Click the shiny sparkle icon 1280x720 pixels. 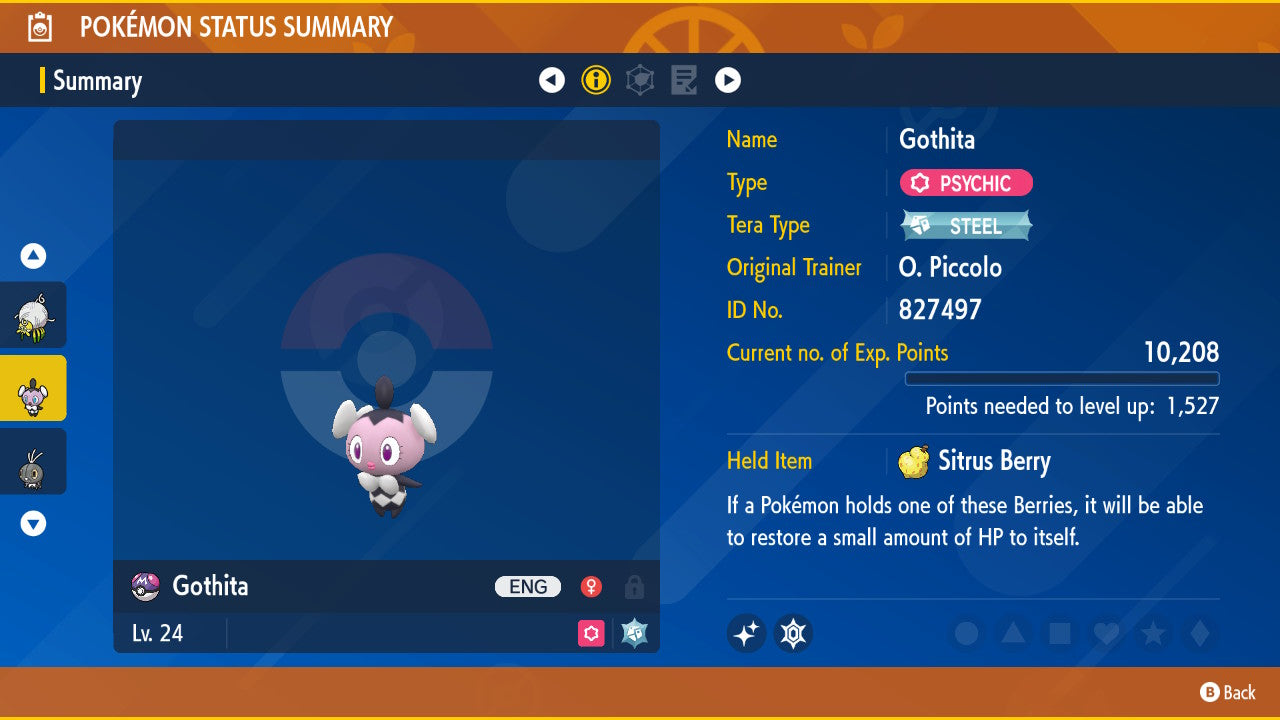point(746,633)
